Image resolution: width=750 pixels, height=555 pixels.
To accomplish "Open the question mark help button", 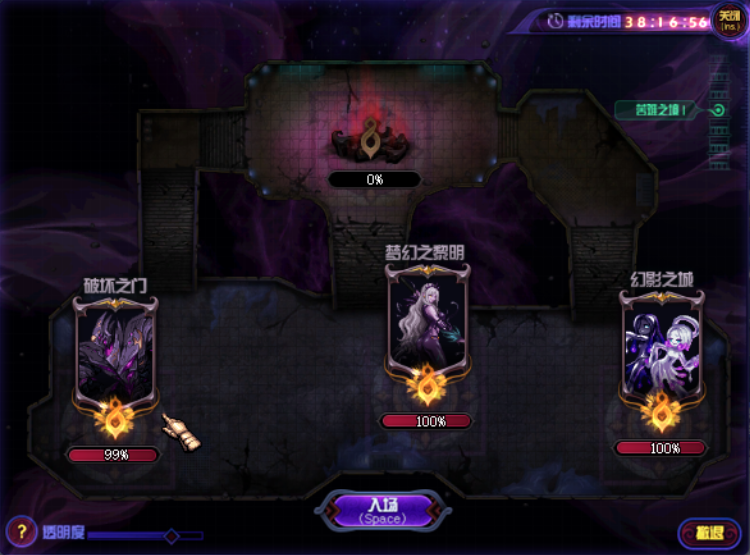I will (x=21, y=531).
